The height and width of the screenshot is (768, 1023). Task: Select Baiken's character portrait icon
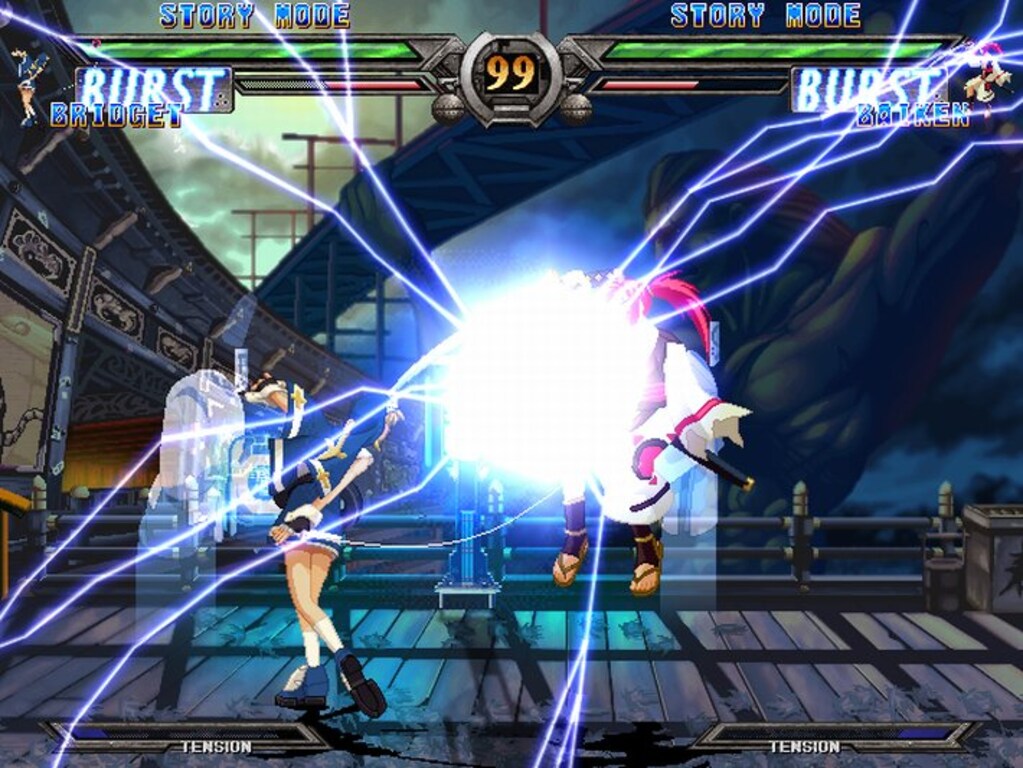pos(987,76)
